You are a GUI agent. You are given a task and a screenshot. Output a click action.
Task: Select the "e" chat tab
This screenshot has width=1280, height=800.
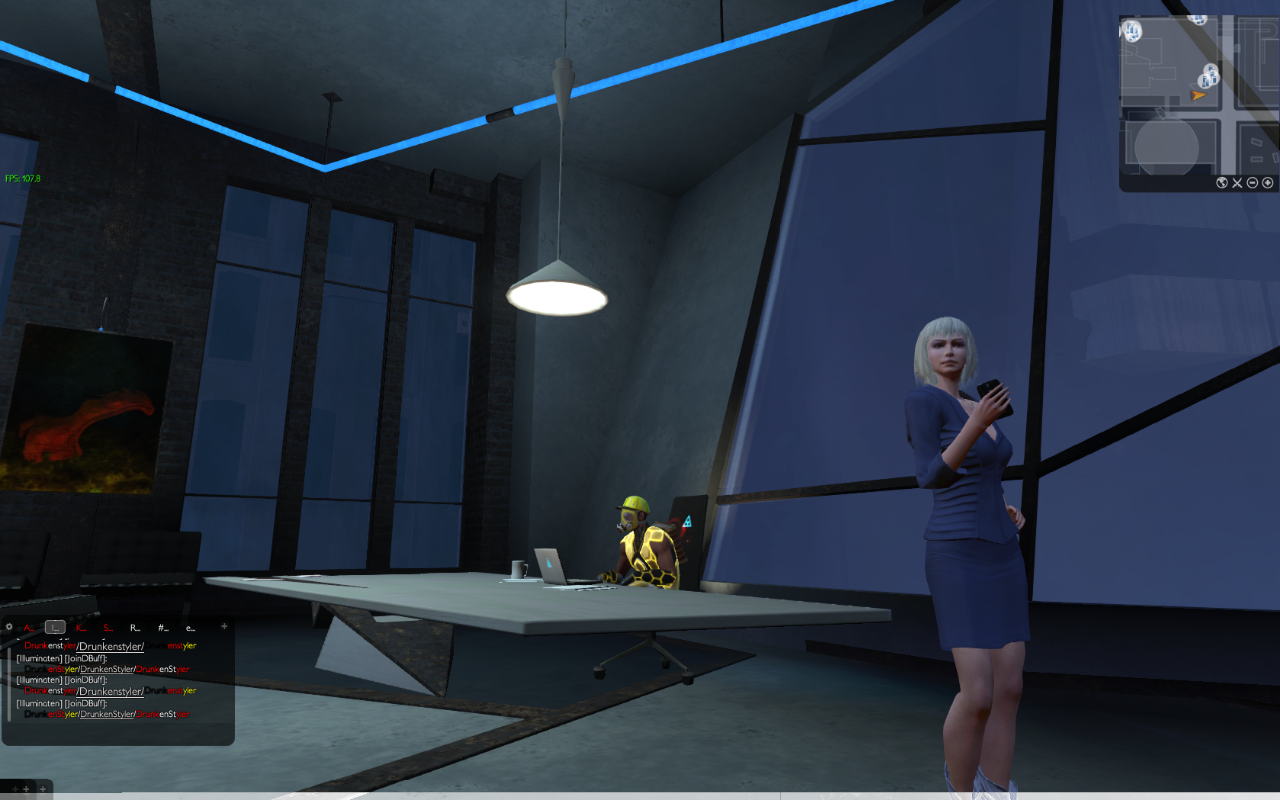[x=189, y=627]
